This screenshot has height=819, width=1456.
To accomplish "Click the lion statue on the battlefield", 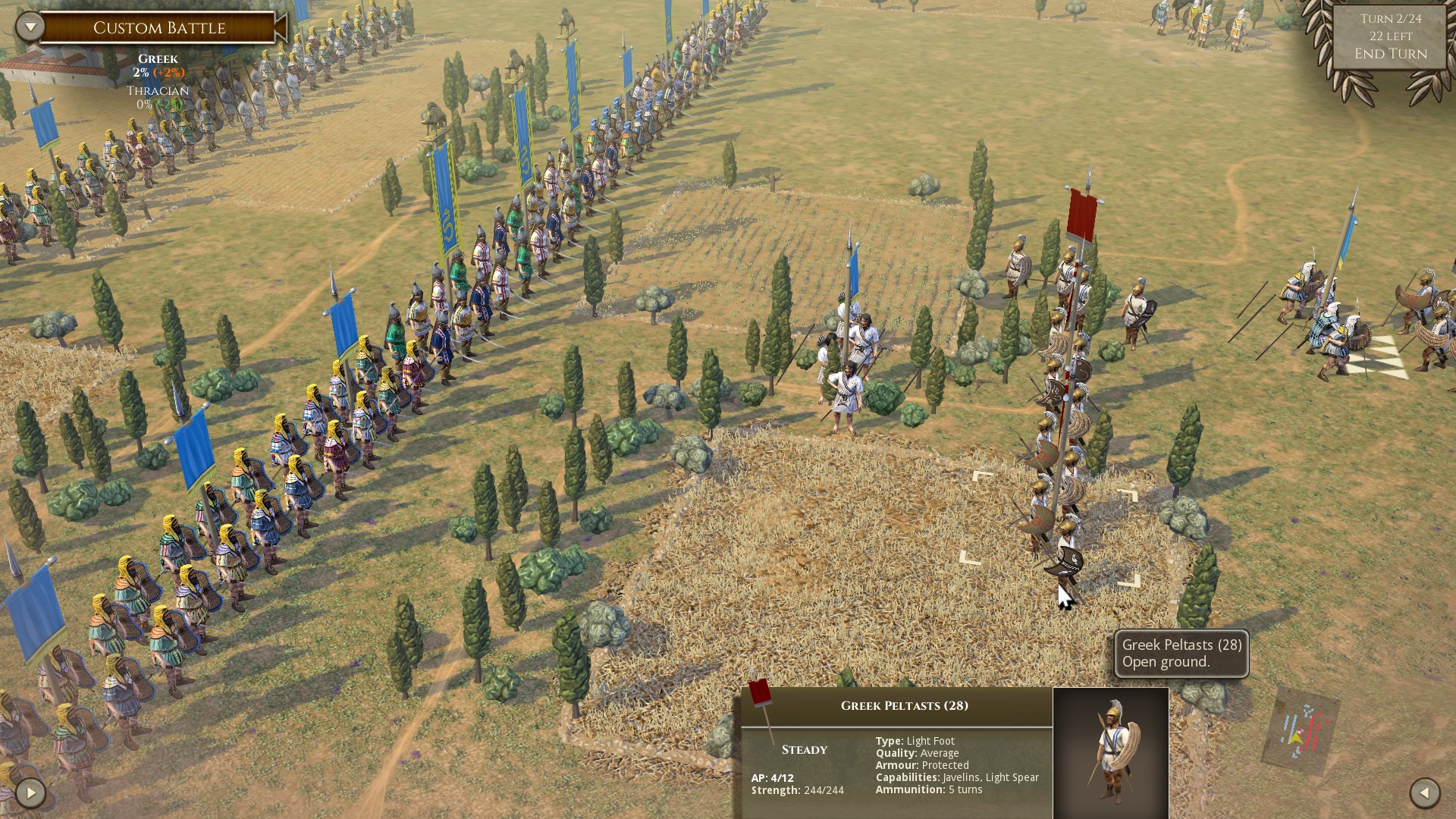I will click(x=432, y=112).
